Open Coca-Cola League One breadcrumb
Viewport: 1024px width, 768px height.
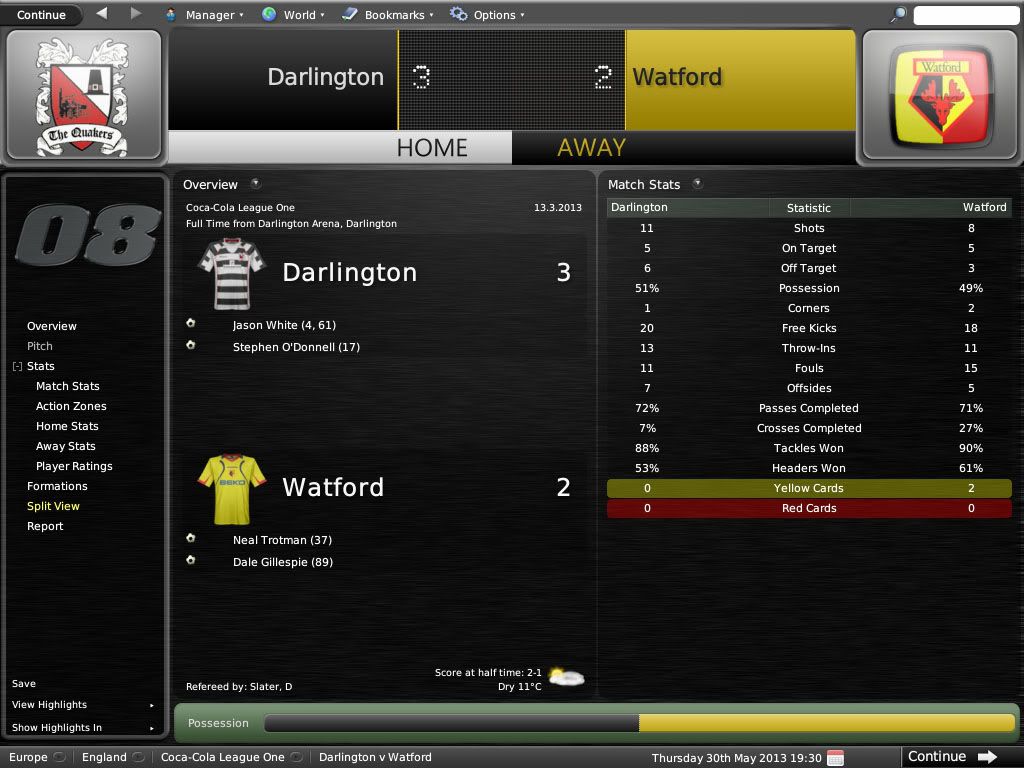(x=223, y=757)
